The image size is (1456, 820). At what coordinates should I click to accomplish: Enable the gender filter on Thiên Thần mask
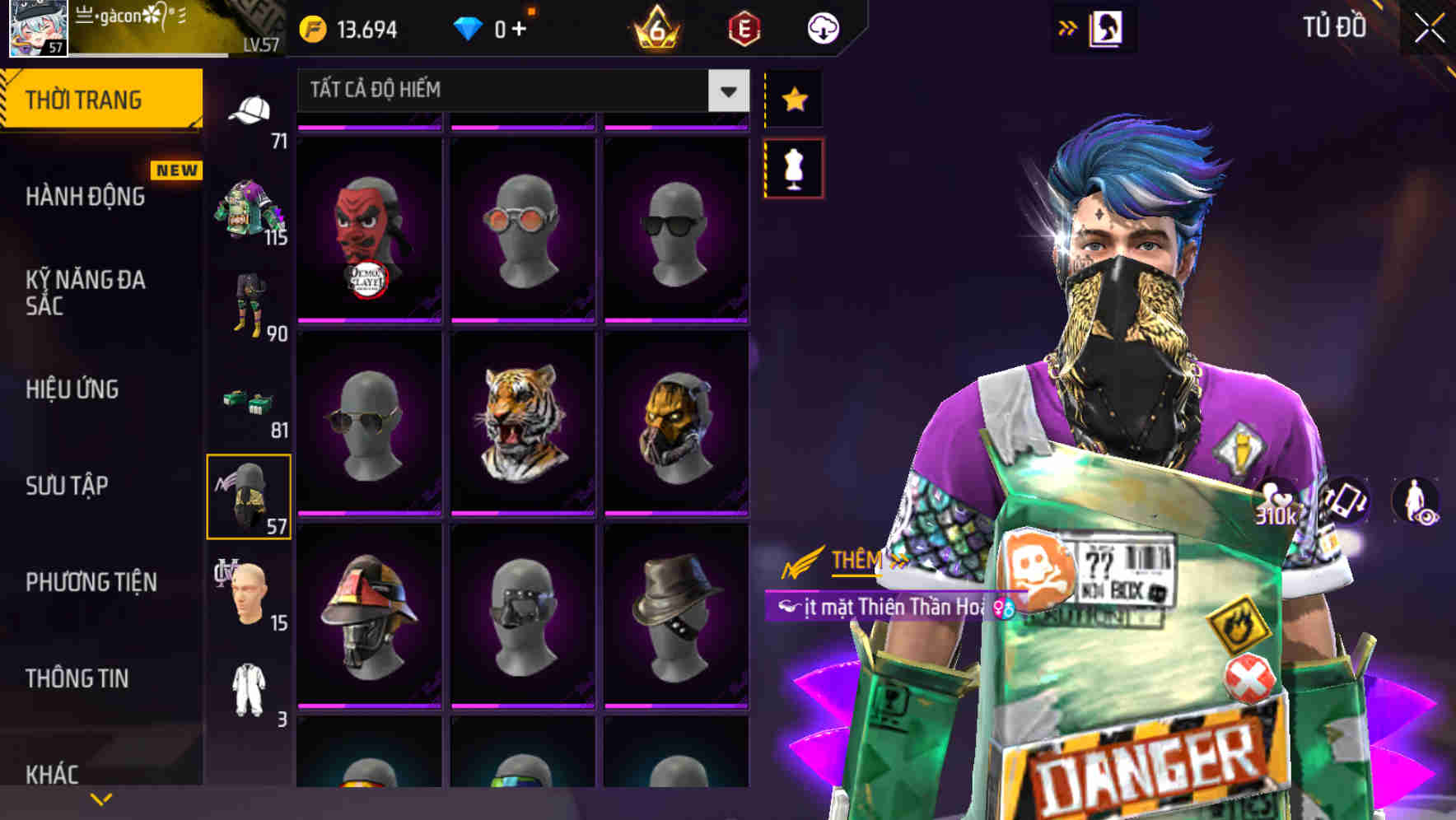(x=1001, y=608)
